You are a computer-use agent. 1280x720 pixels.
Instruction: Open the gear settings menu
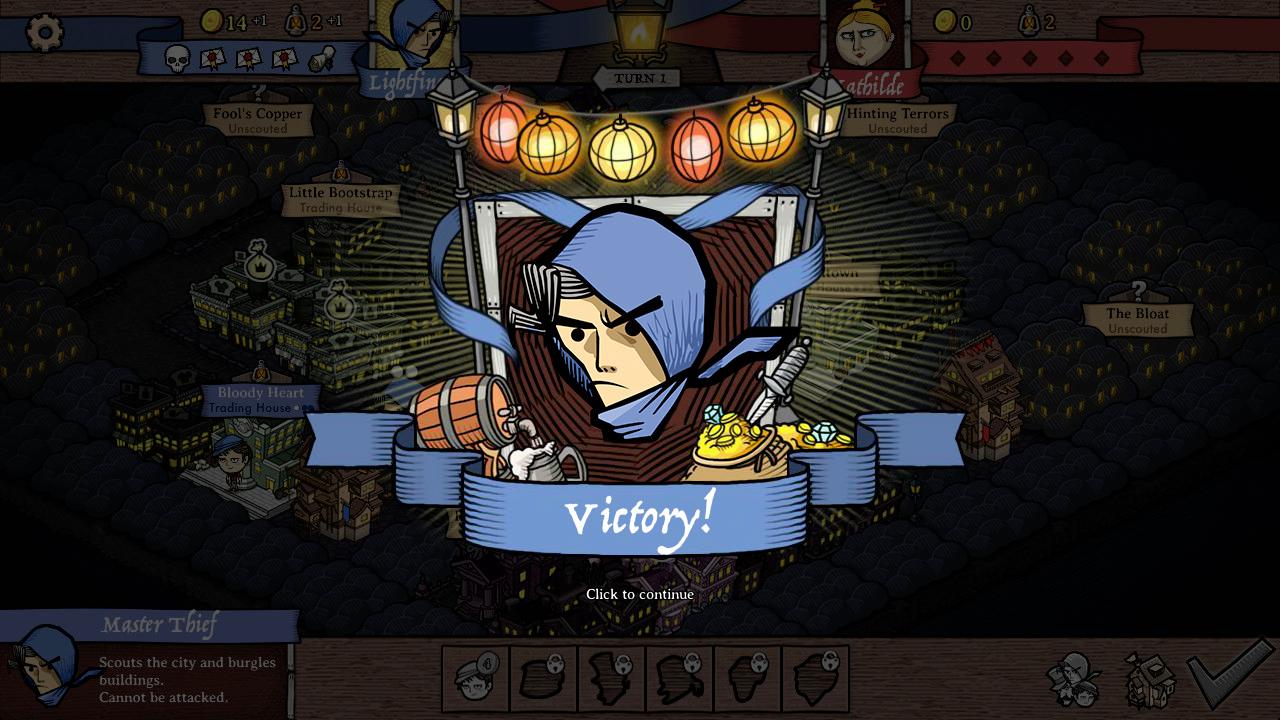(44, 33)
